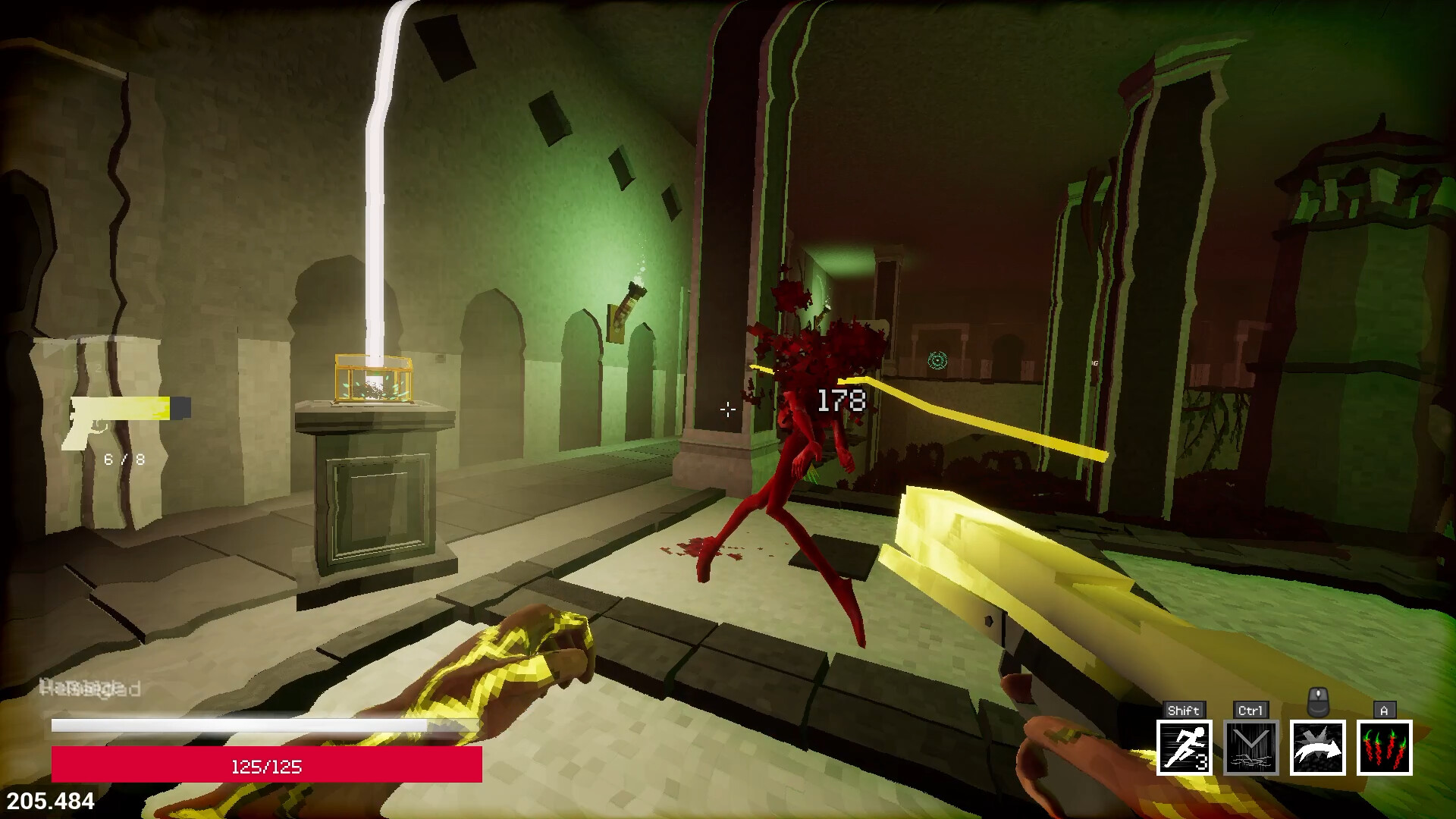Click the Ctrl keybind label above the slam icon
Viewport: 1456px width, 819px height.
click(x=1250, y=711)
